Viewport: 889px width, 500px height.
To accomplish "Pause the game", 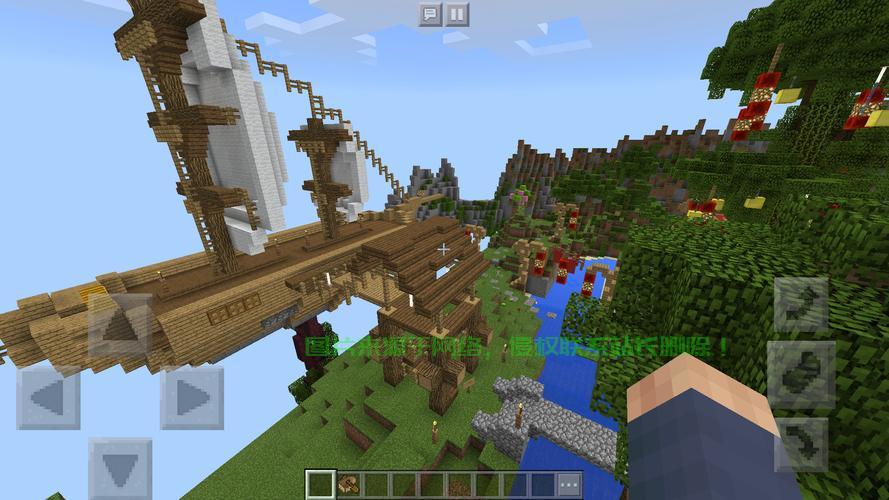I will pyautogui.click(x=456, y=14).
